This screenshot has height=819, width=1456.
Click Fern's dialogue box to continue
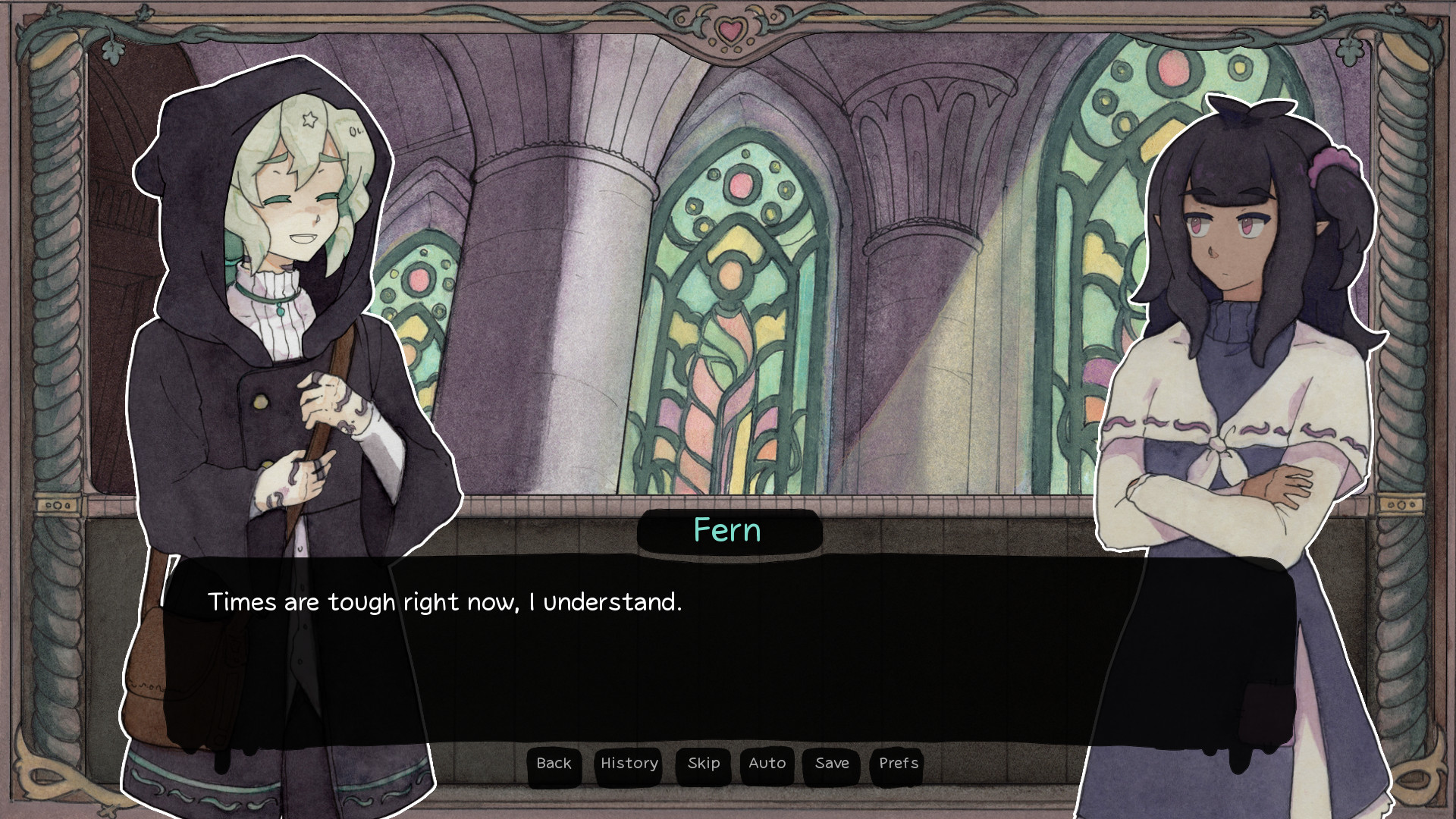(728, 652)
